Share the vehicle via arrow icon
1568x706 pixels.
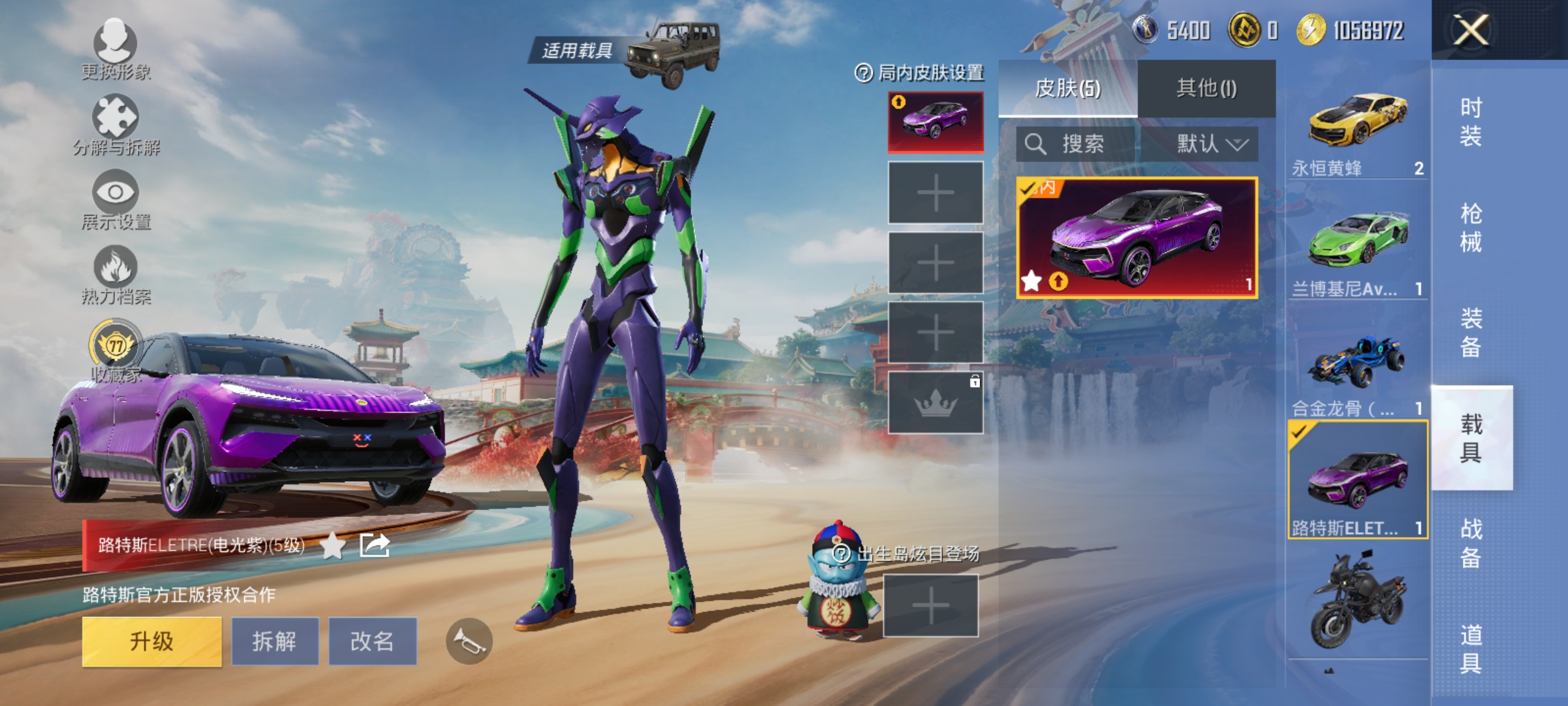pos(374,545)
